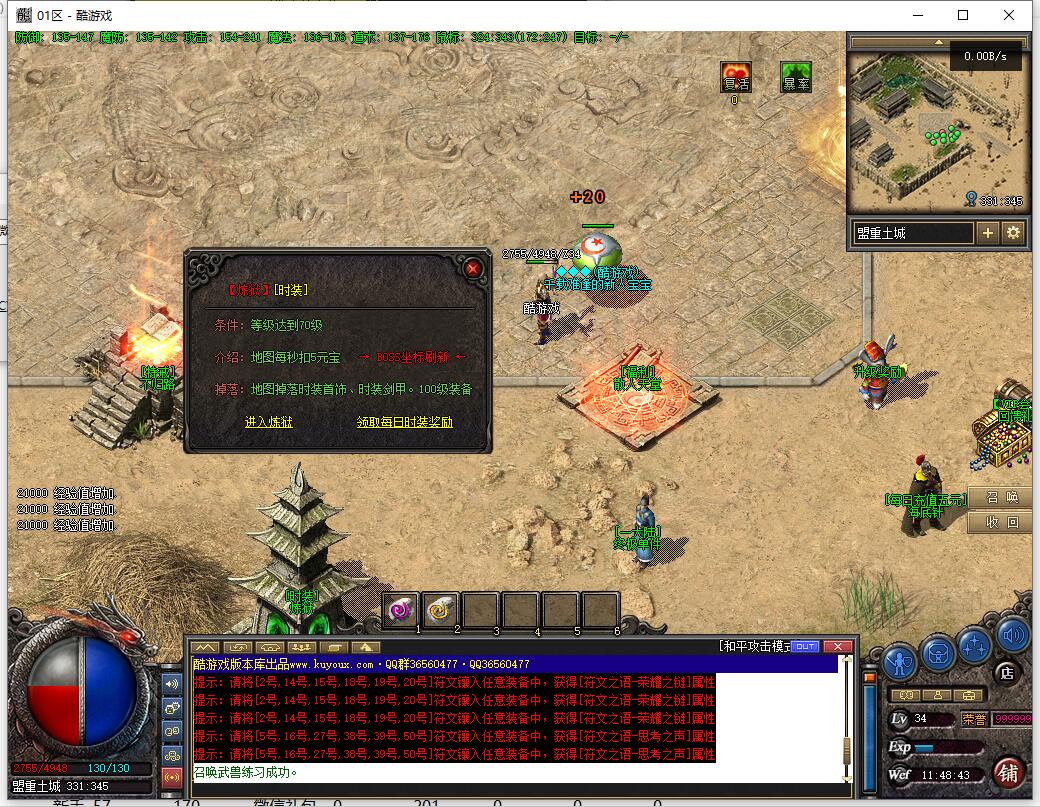Use the golden swirl item in slot 2
Viewport: 1040px width, 807px height.
click(x=441, y=608)
